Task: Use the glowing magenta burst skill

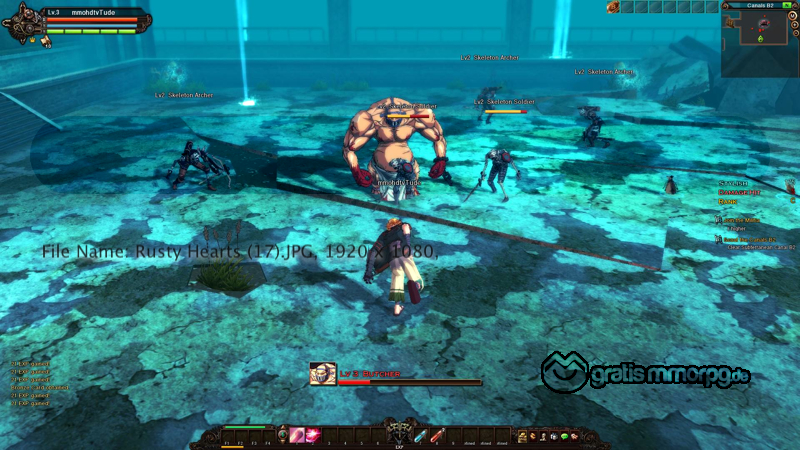Action: (313, 435)
